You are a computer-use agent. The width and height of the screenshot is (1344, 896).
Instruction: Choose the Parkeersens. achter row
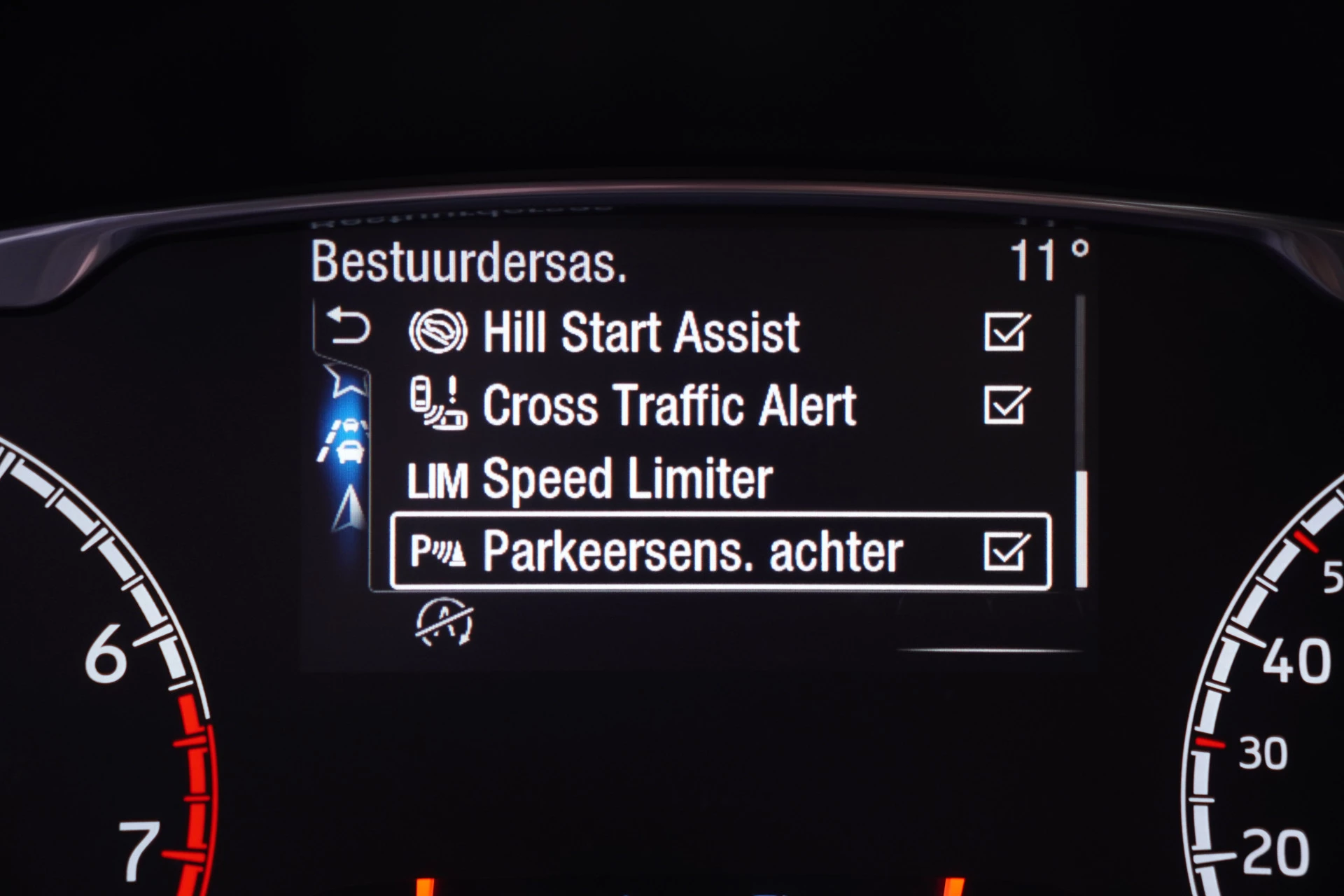(x=692, y=552)
